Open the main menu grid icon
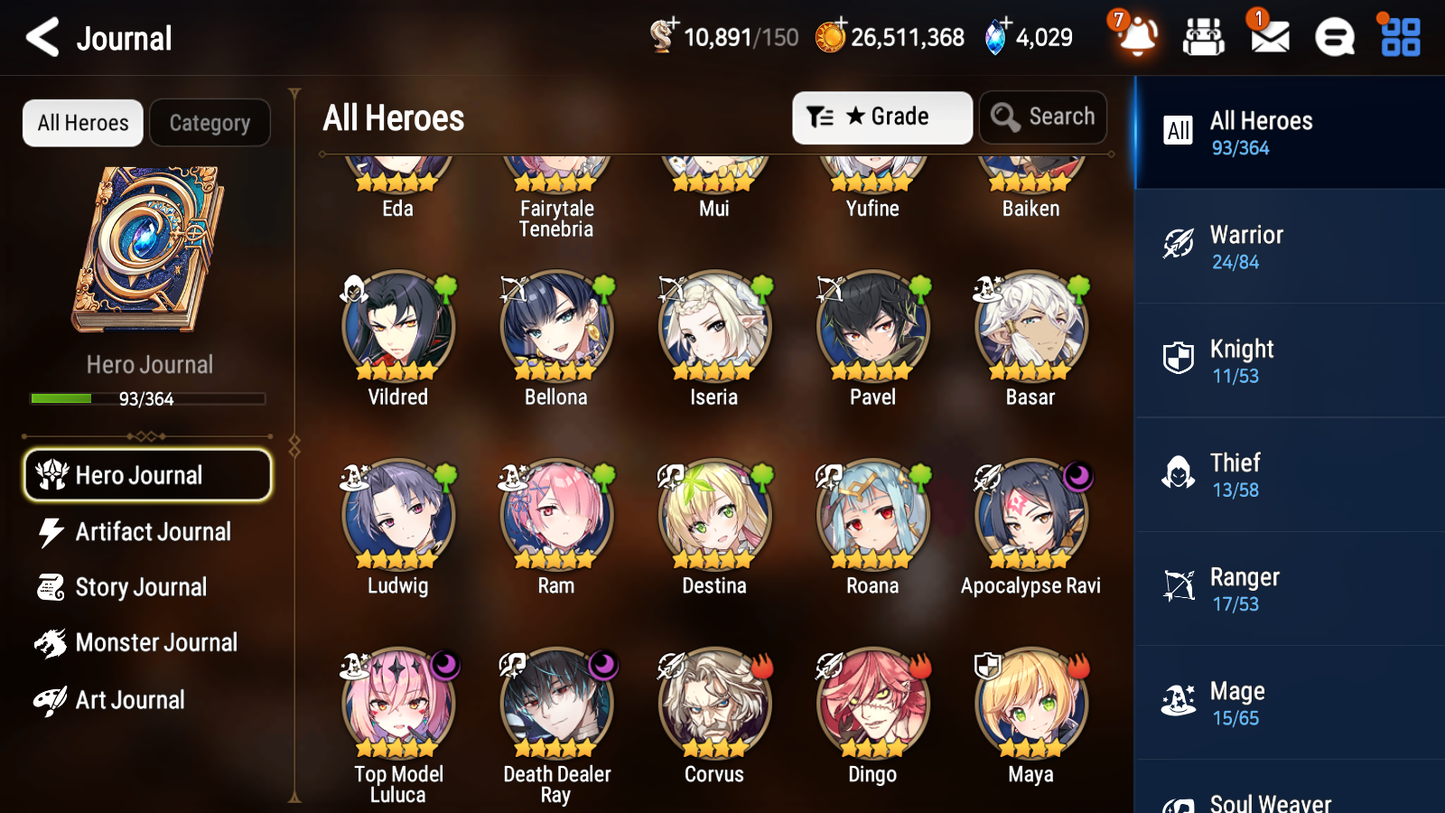1445x813 pixels. coord(1399,37)
